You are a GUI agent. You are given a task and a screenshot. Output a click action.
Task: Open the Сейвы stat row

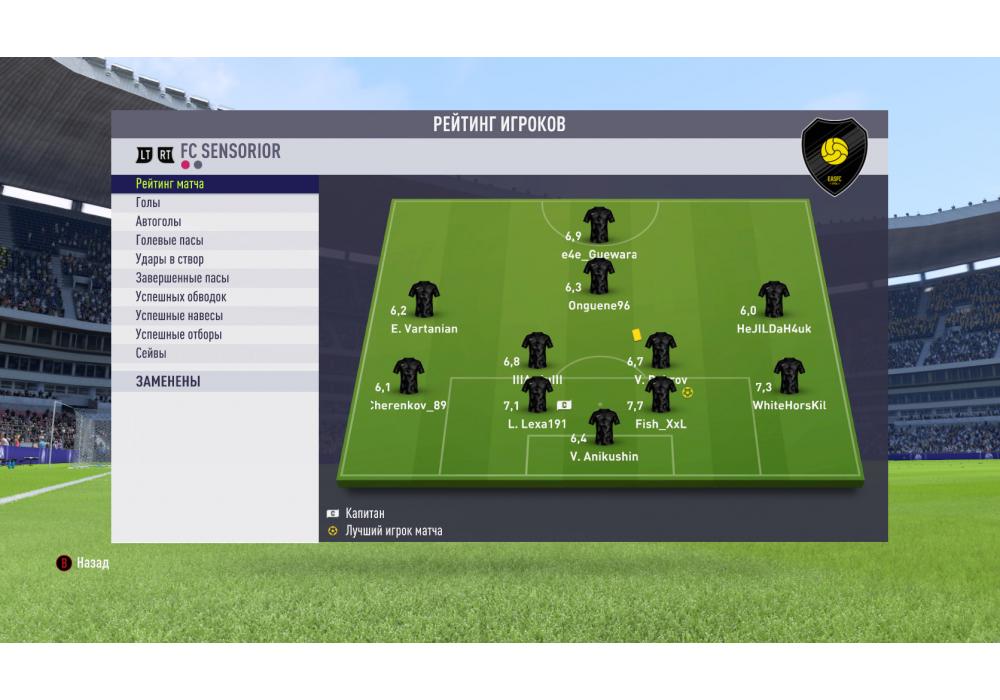pyautogui.click(x=215, y=354)
